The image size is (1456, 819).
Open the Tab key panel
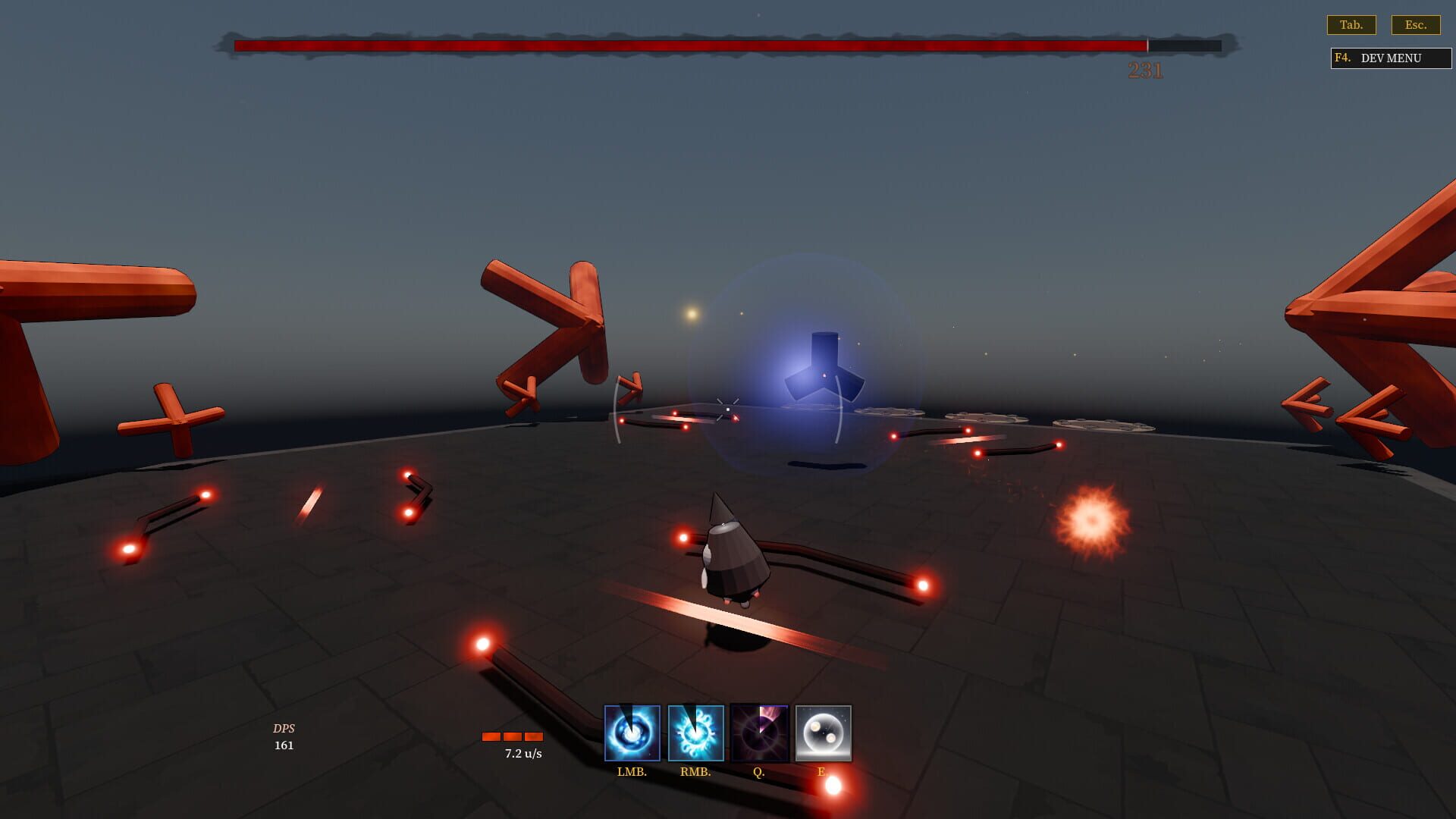1352,24
